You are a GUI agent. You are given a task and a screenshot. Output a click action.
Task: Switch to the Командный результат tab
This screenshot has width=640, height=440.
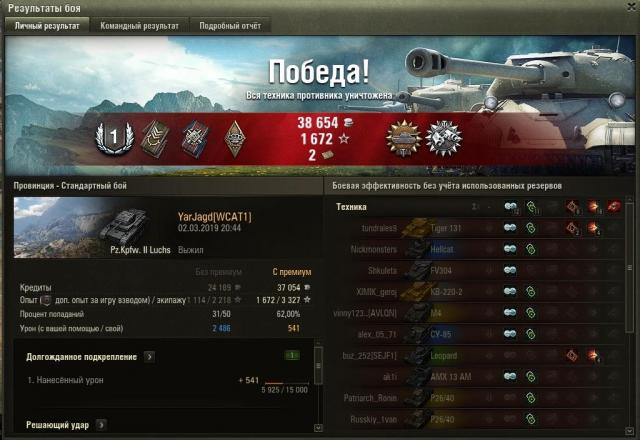[139, 26]
